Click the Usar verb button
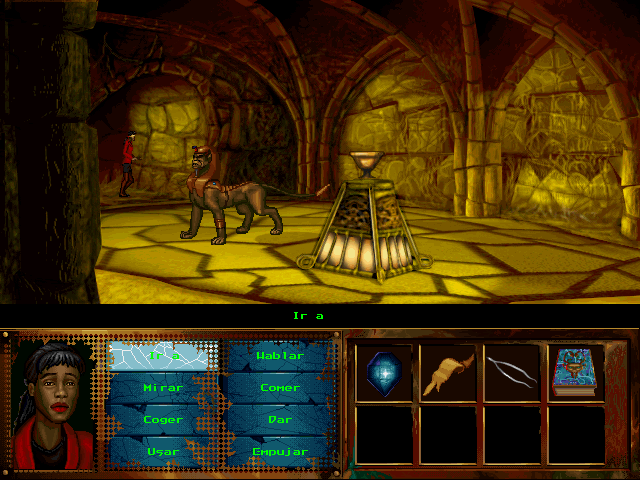The width and height of the screenshot is (640, 480). pyautogui.click(x=163, y=451)
